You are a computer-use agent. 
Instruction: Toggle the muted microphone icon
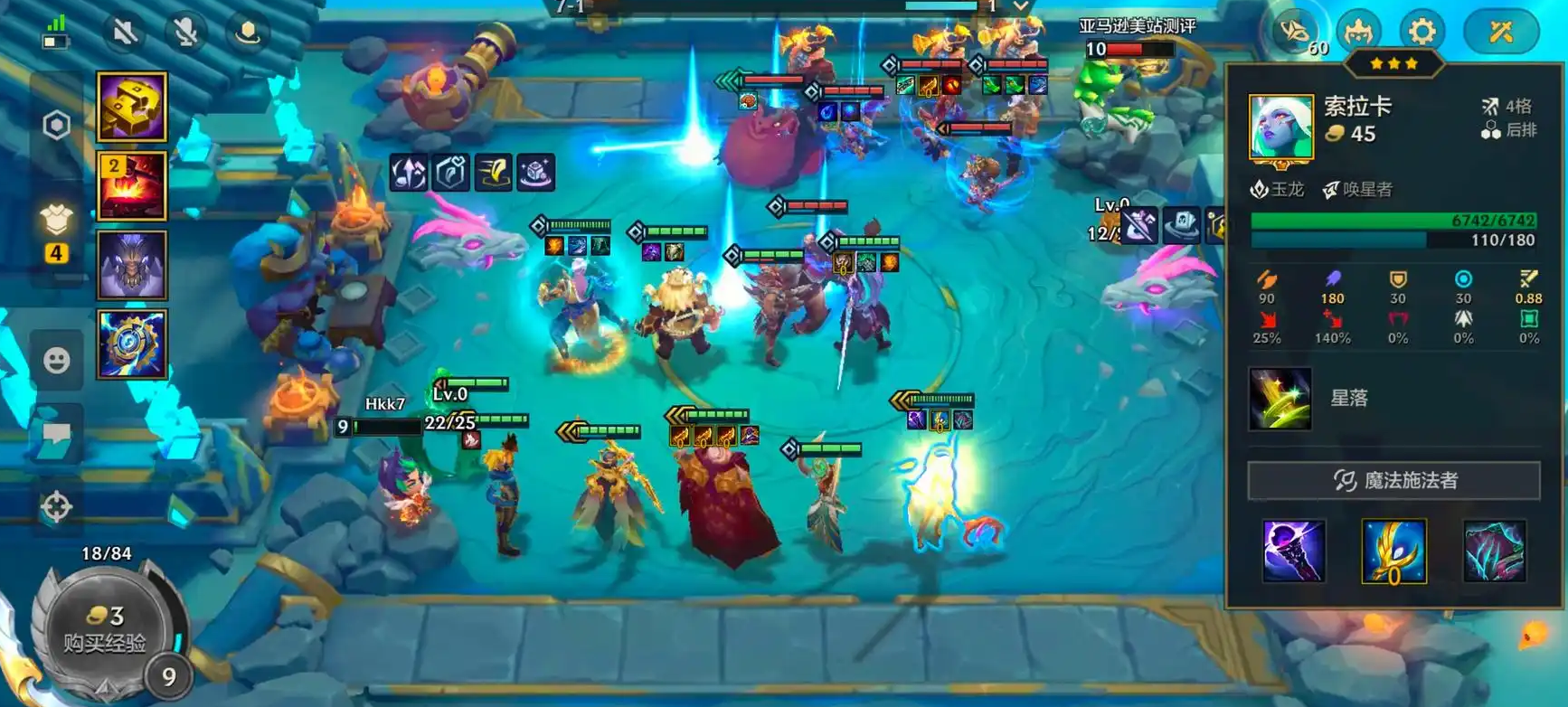tap(185, 33)
